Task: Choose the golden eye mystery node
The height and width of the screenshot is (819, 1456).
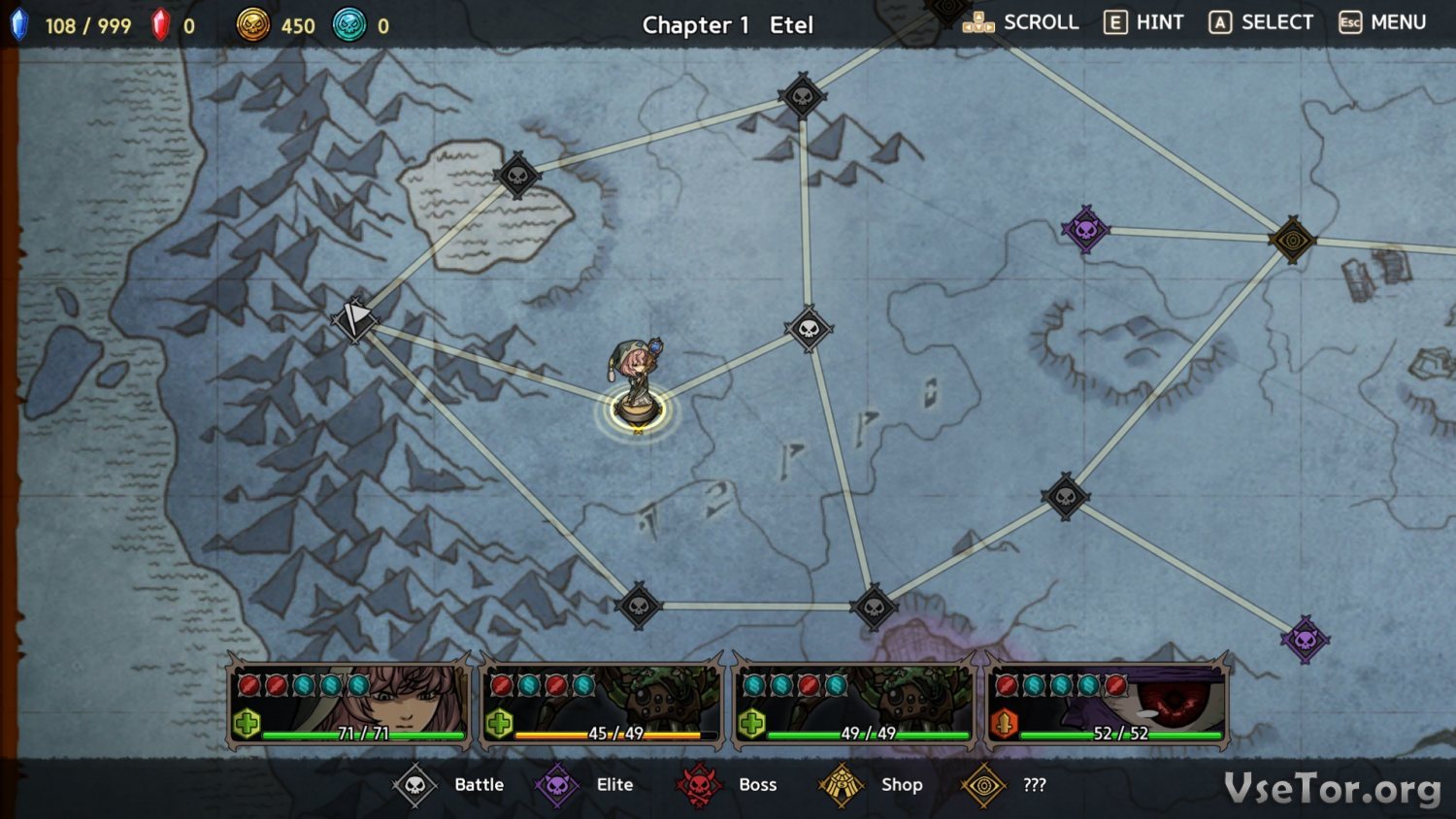Action: coord(1292,239)
